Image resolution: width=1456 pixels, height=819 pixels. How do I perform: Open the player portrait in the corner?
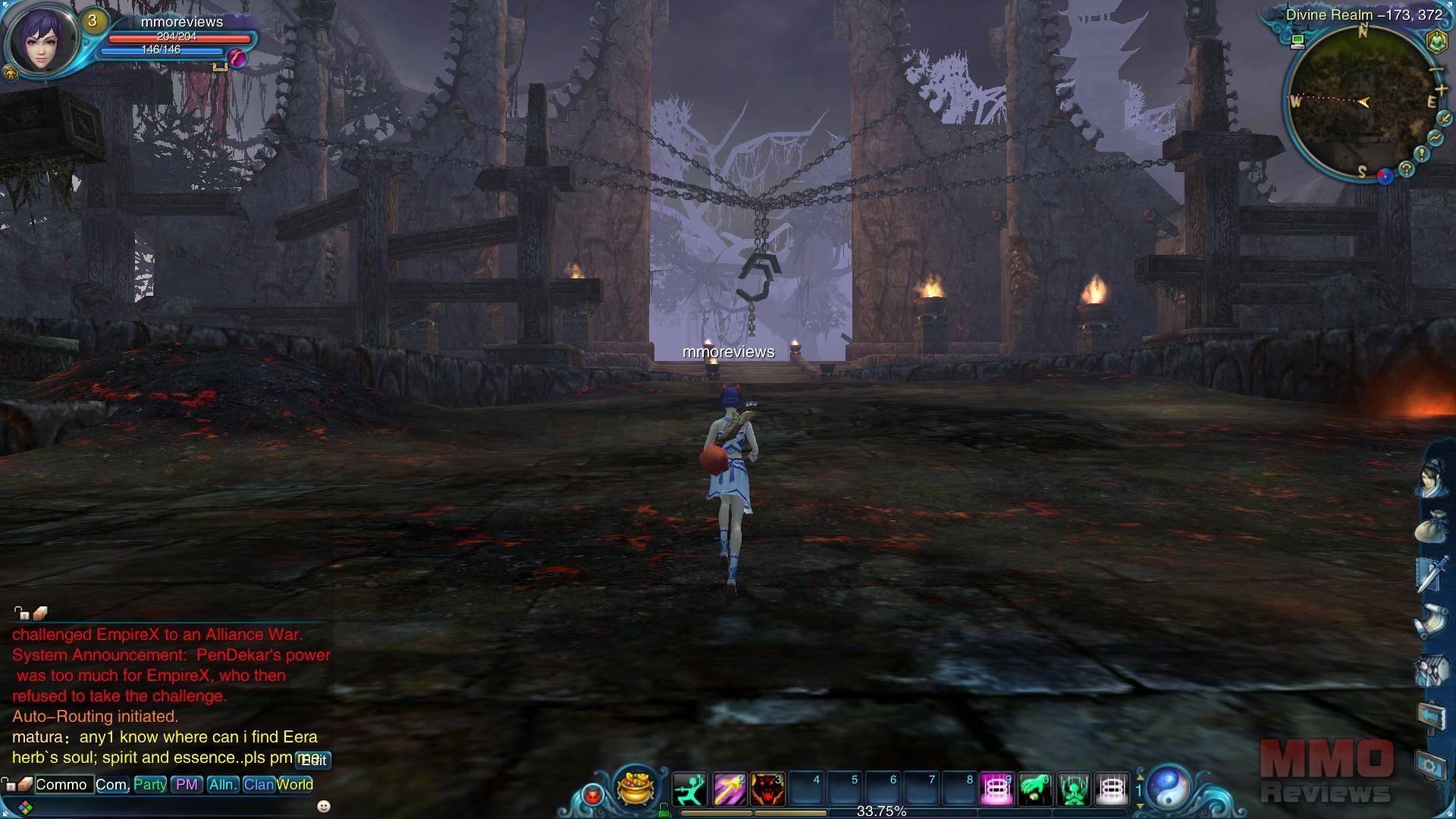point(41,39)
